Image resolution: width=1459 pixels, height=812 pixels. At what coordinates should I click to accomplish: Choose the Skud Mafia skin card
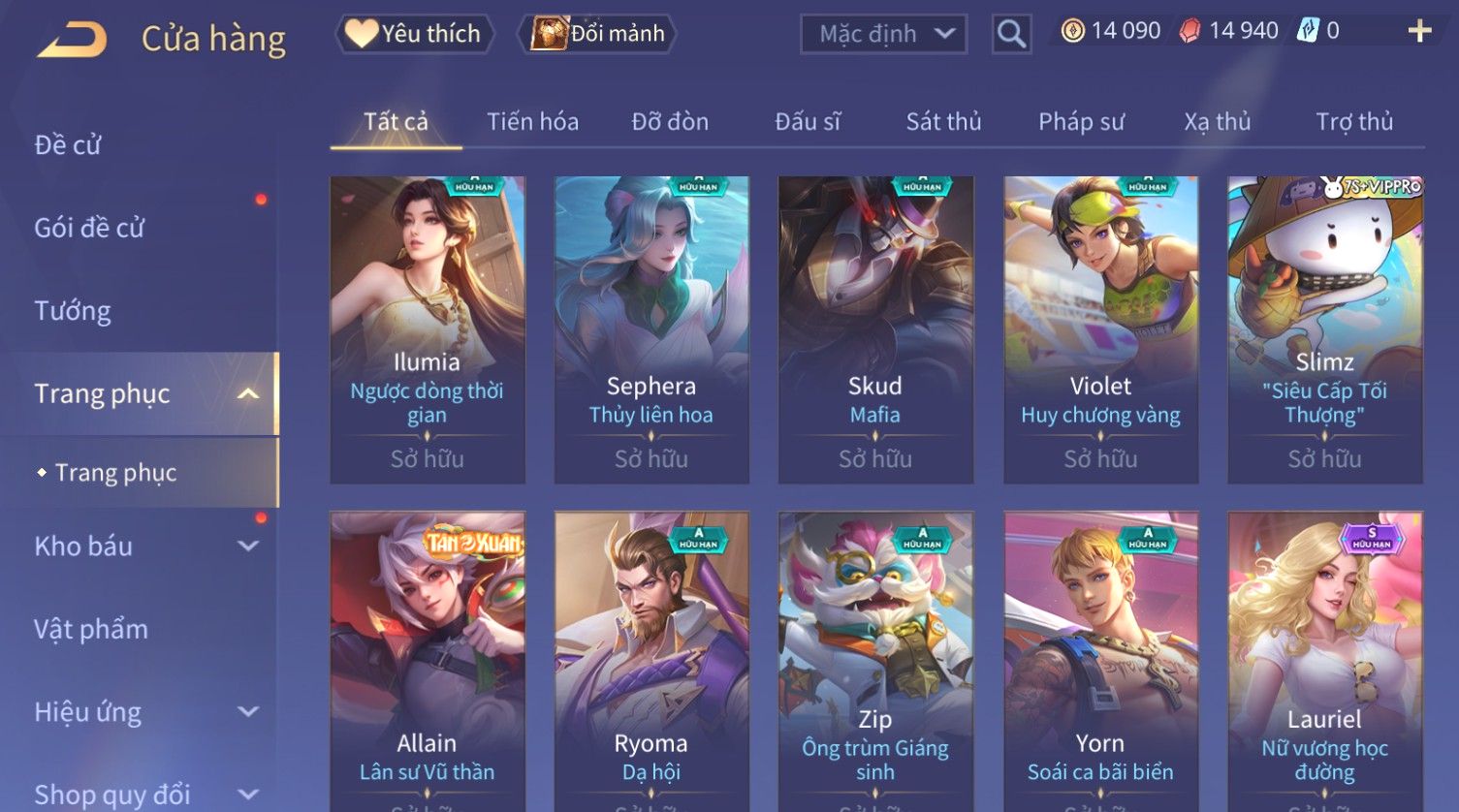(x=875, y=329)
